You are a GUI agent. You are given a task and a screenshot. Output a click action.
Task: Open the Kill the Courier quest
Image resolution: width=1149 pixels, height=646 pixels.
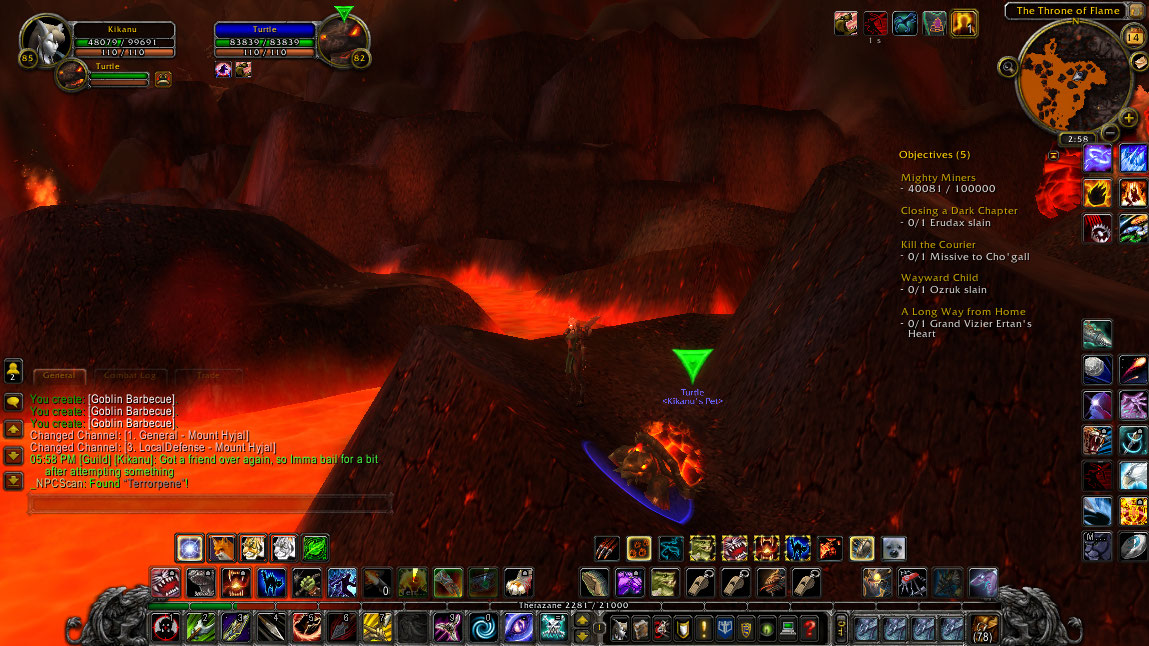pos(938,245)
